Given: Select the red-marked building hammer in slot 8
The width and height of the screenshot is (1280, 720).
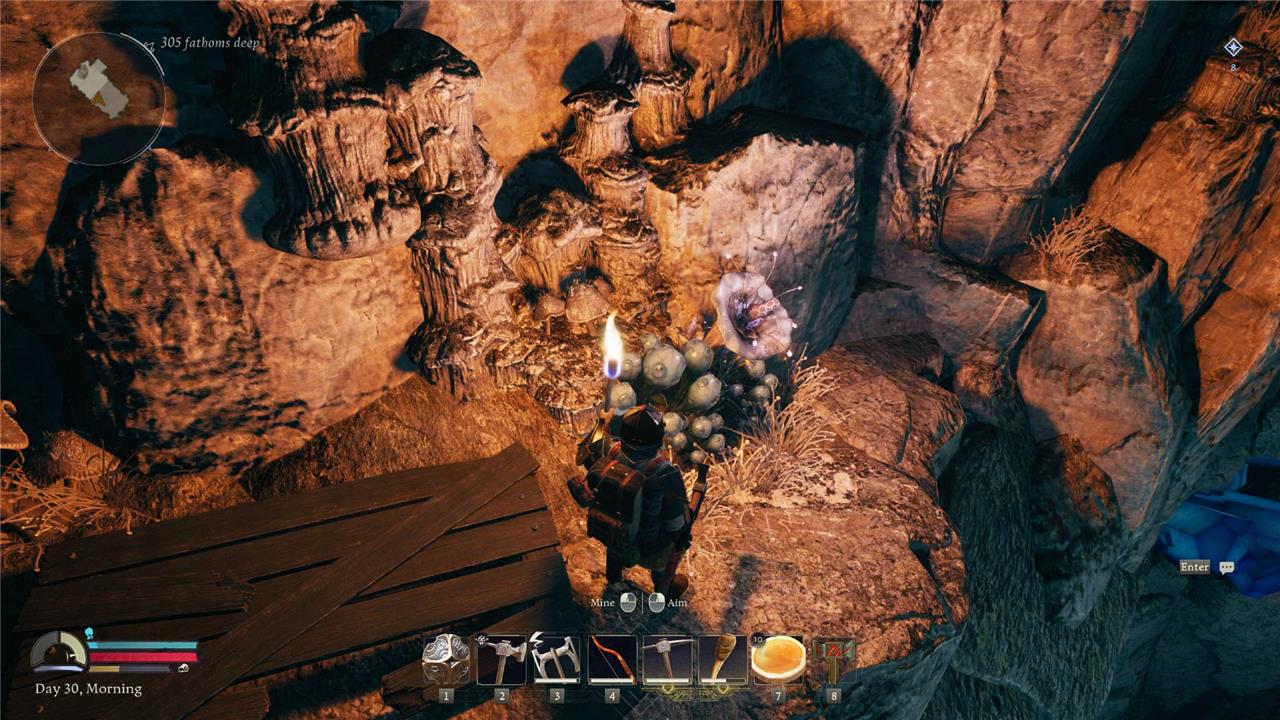Looking at the screenshot, I should pyautogui.click(x=833, y=661).
